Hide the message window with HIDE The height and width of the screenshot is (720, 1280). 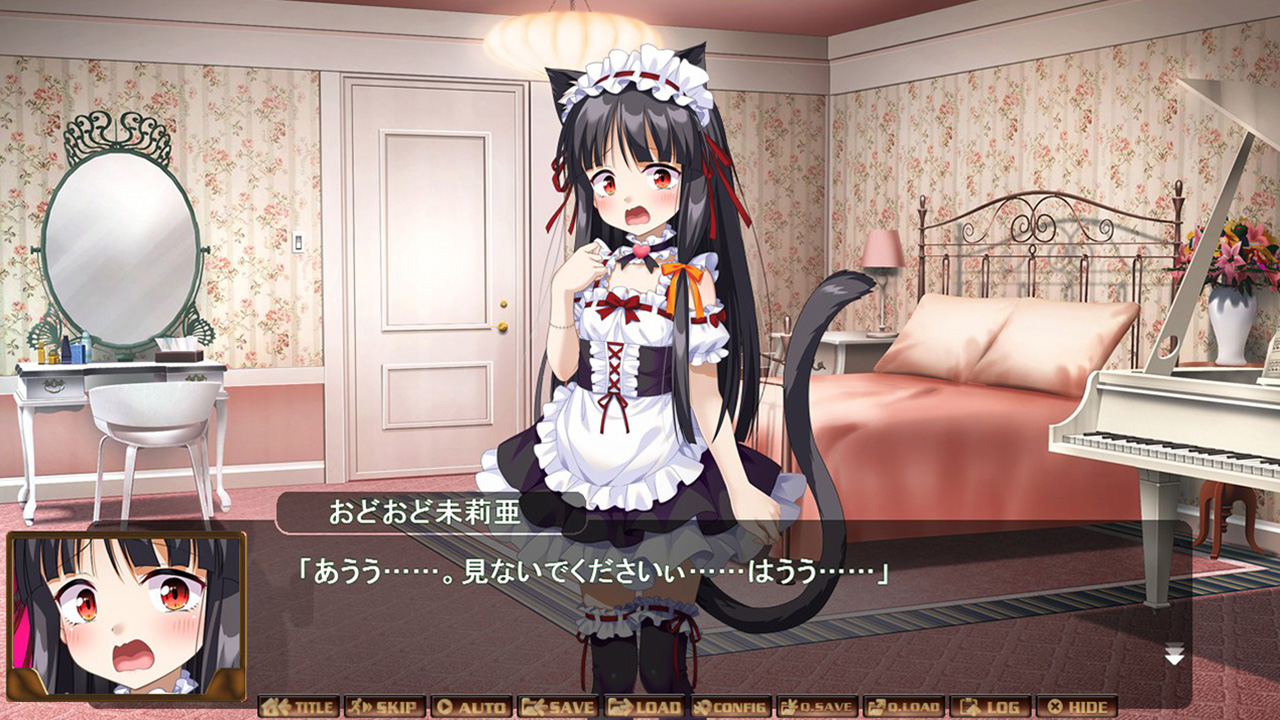(x=1077, y=707)
